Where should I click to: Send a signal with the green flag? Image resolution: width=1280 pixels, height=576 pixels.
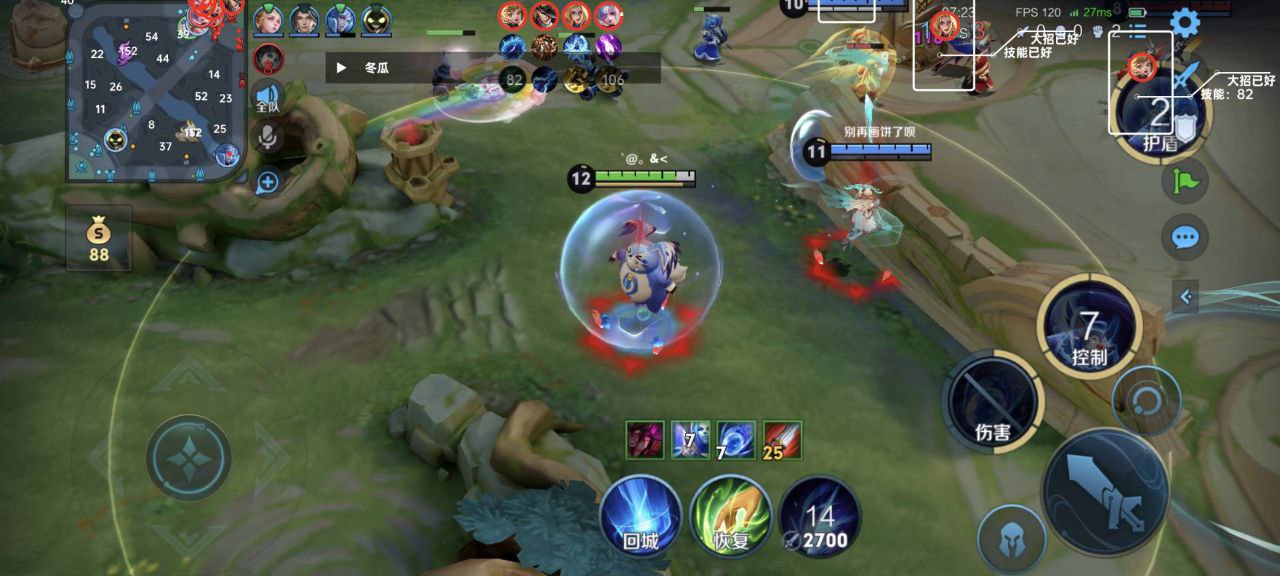click(x=1185, y=181)
